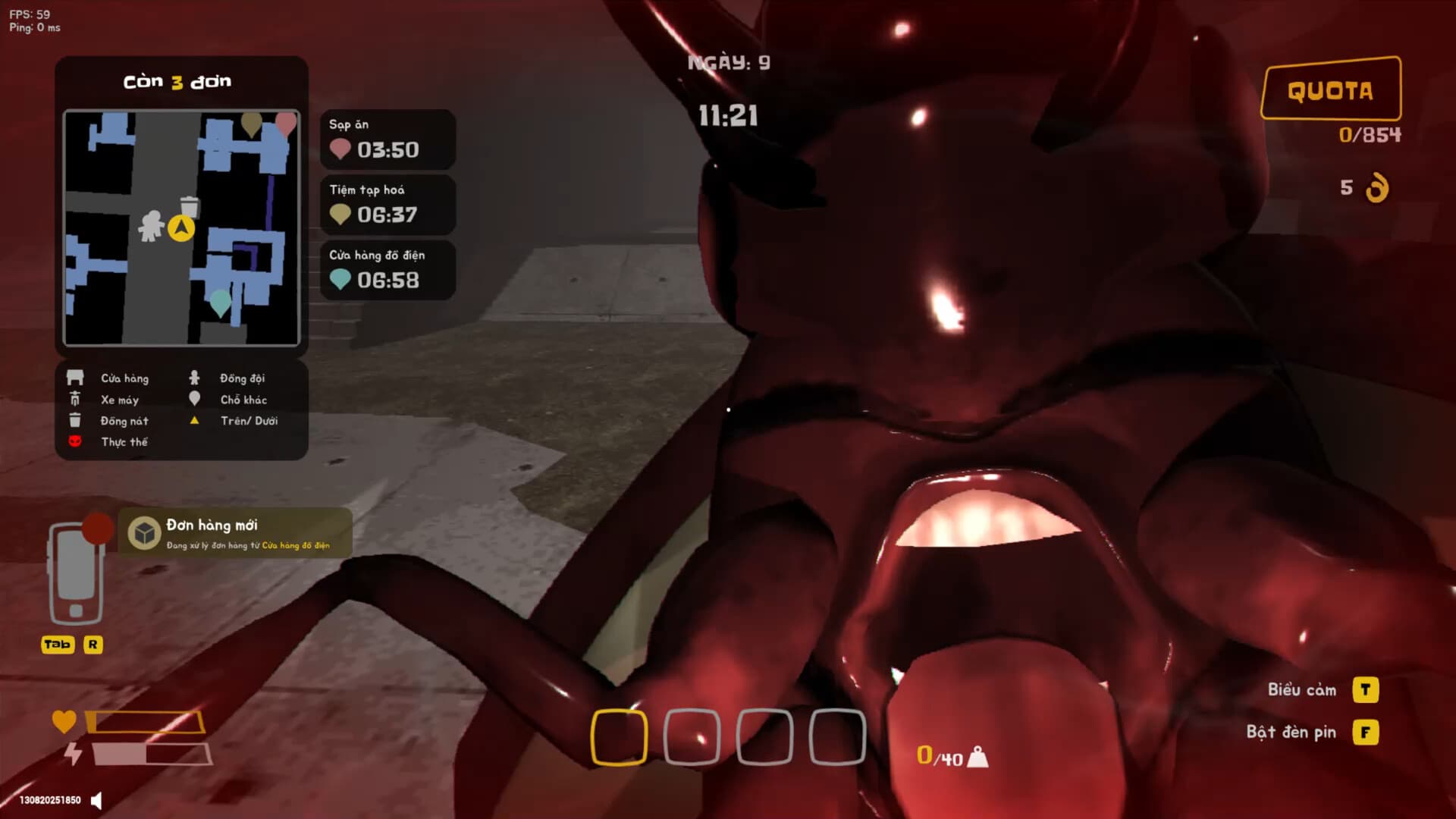Screen dimensions: 1456x819
Task: Toggle the flashlight via the F key badge
Action: click(x=1367, y=733)
